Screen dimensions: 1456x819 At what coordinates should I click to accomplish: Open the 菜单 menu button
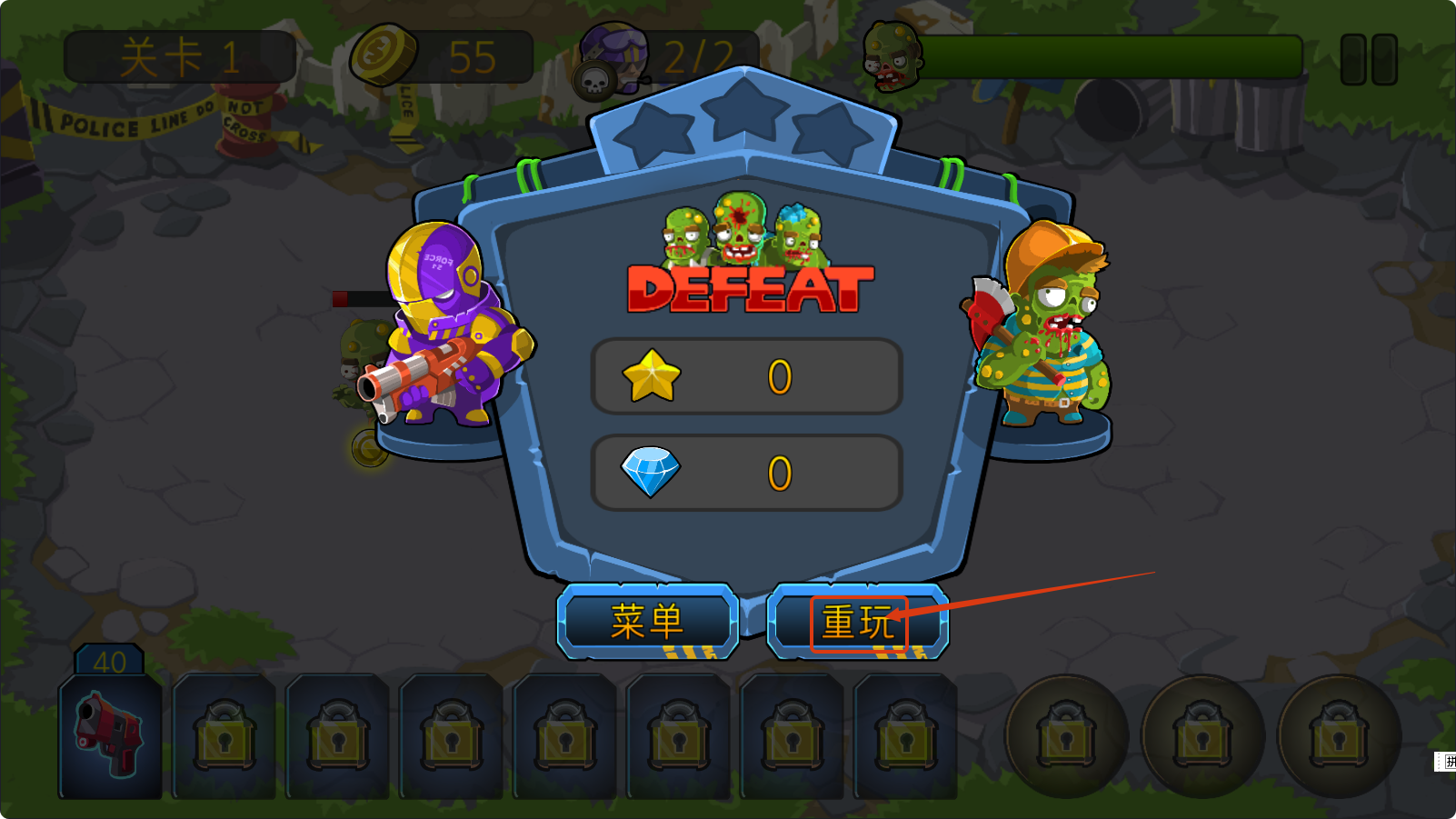[647, 622]
